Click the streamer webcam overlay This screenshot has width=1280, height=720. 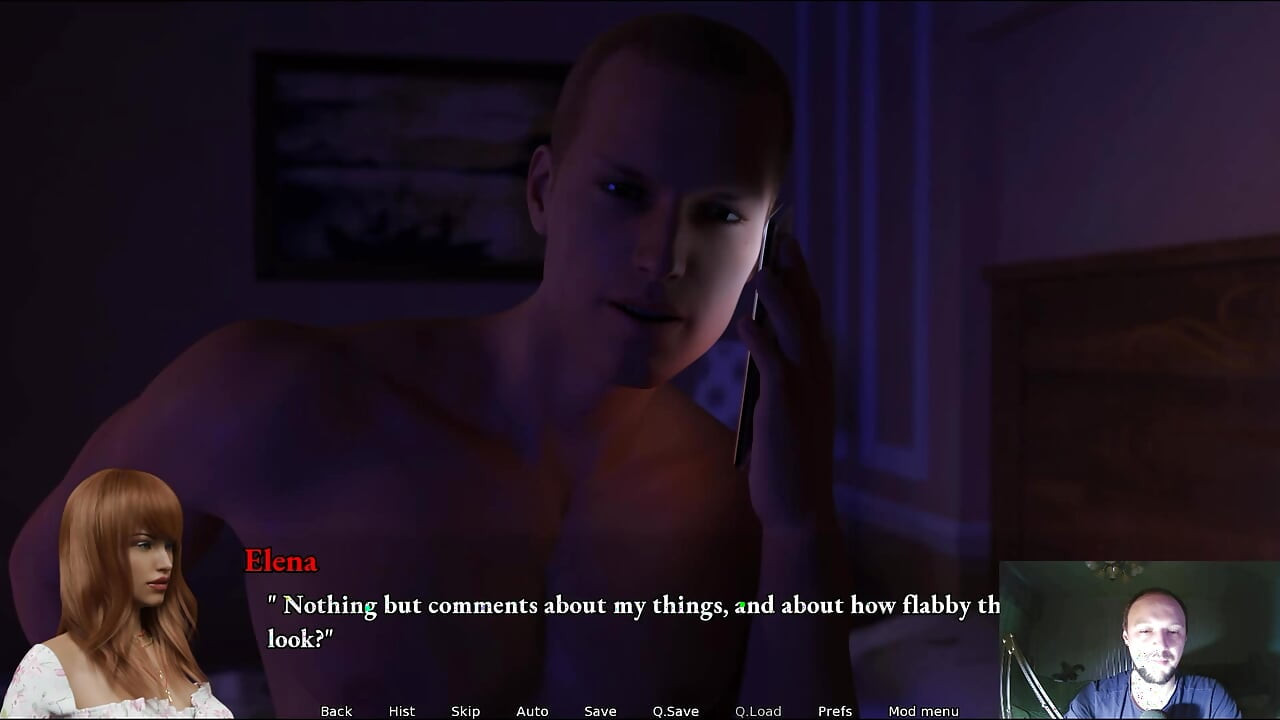click(x=1140, y=640)
